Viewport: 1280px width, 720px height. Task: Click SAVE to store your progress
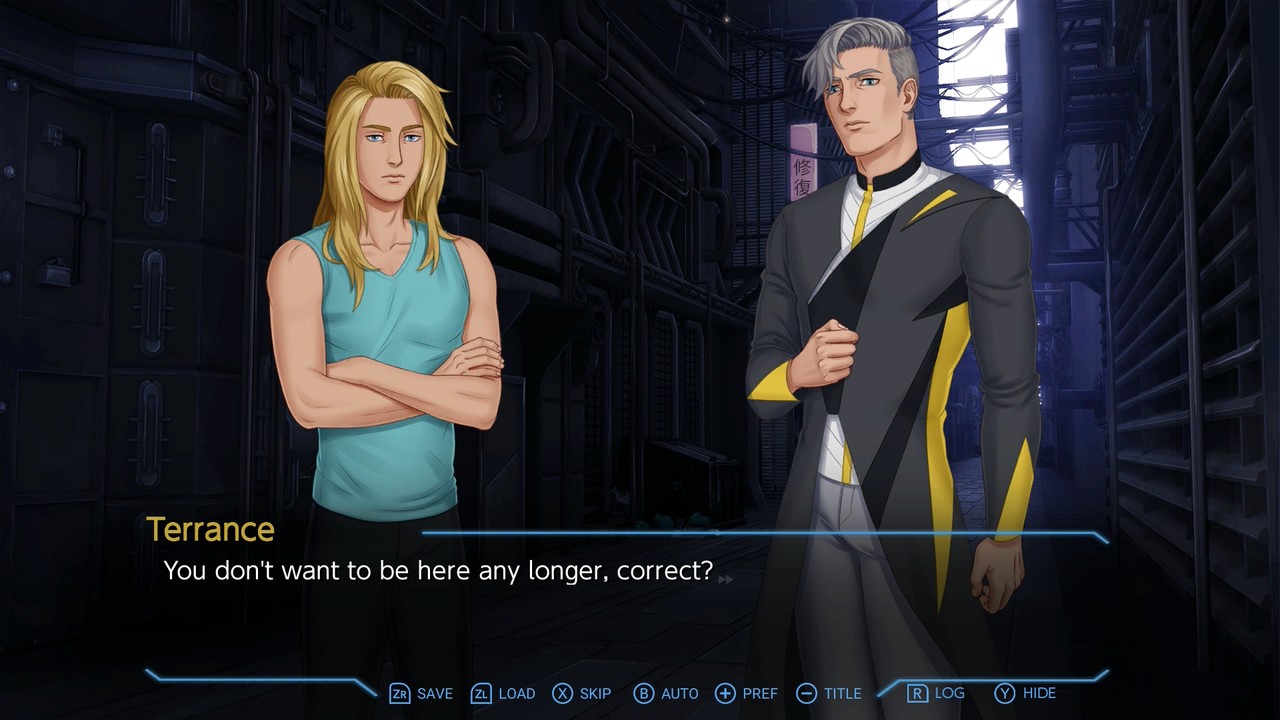(x=433, y=693)
